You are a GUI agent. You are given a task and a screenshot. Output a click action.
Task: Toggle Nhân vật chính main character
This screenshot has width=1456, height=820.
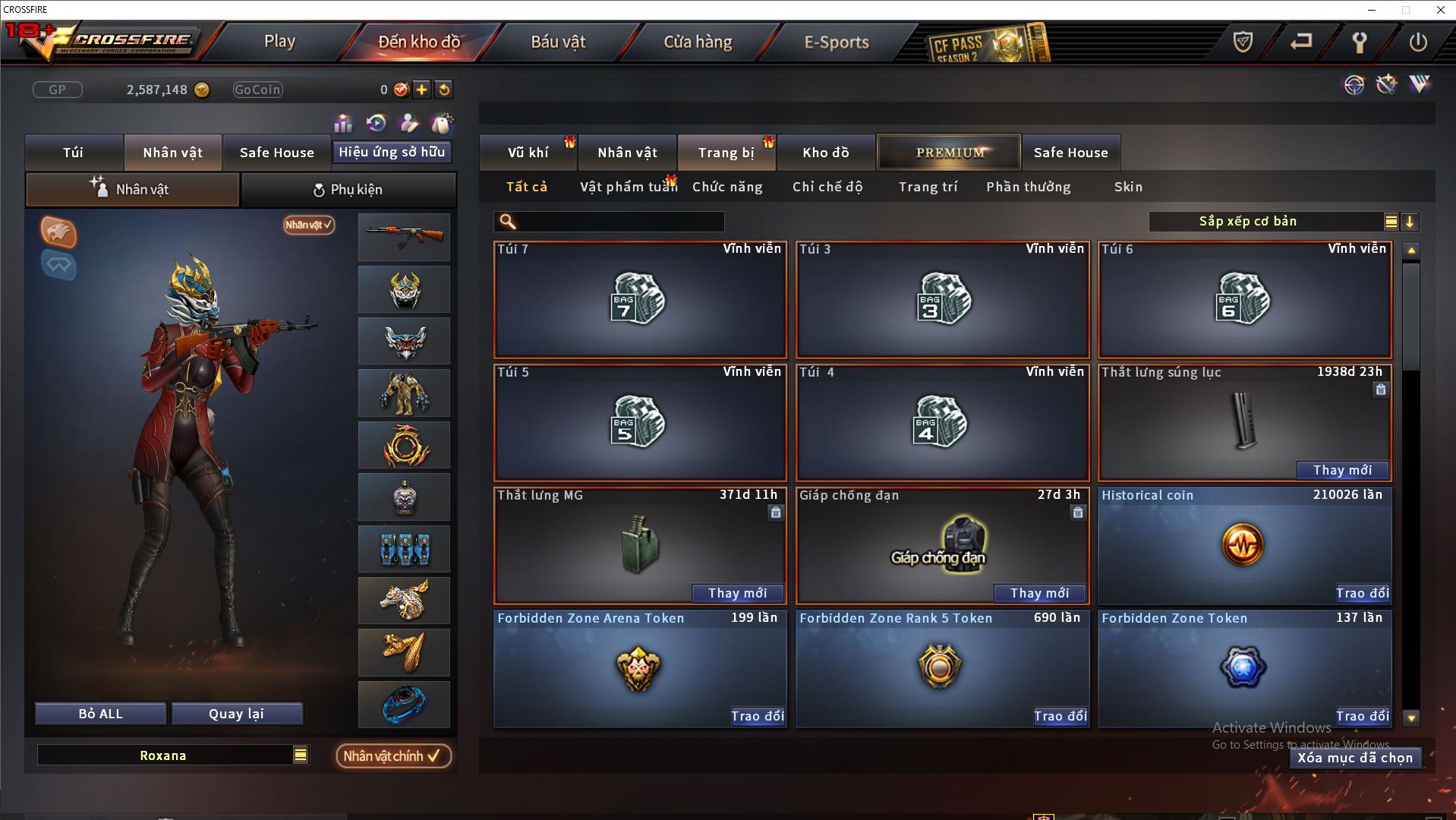pyautogui.click(x=392, y=756)
